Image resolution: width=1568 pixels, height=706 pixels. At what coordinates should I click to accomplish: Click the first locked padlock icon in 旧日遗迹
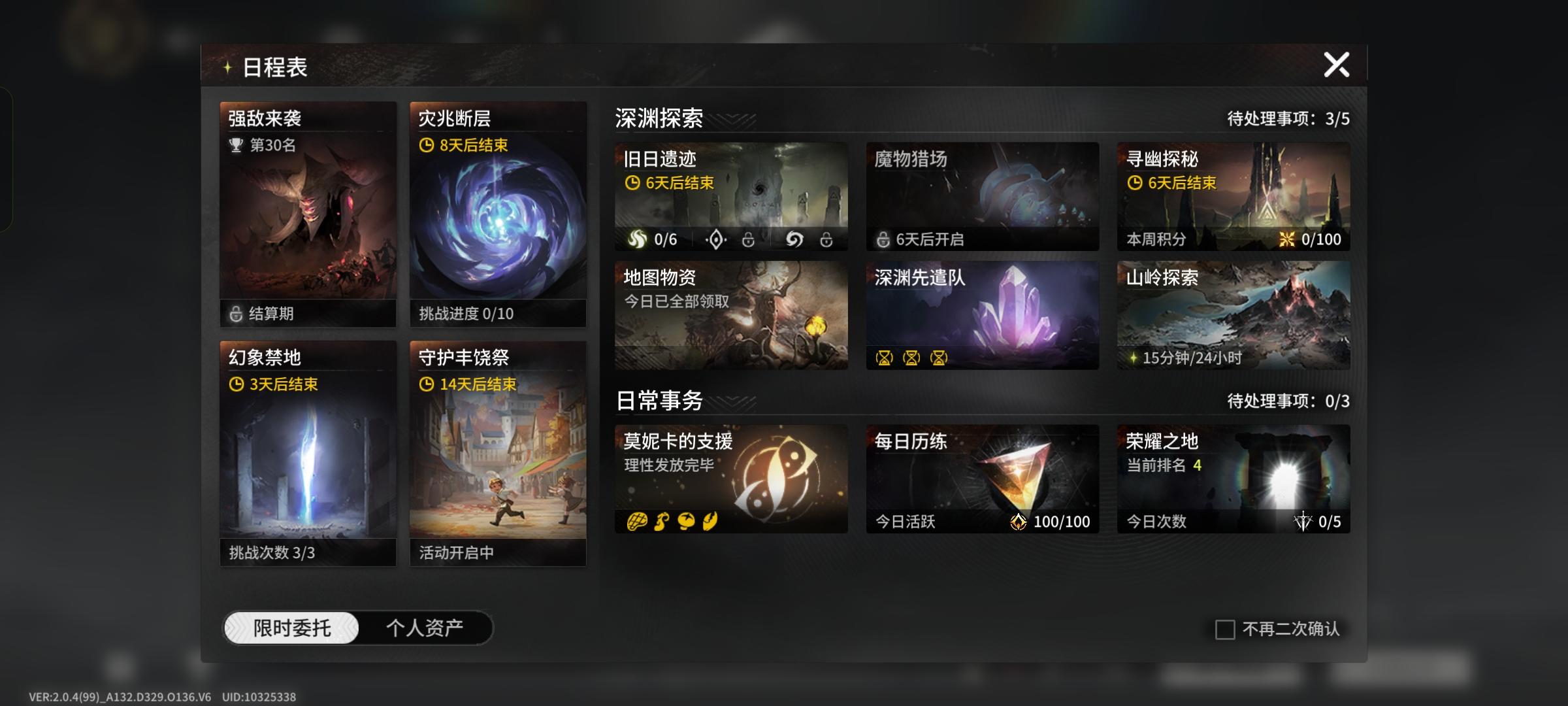click(747, 241)
